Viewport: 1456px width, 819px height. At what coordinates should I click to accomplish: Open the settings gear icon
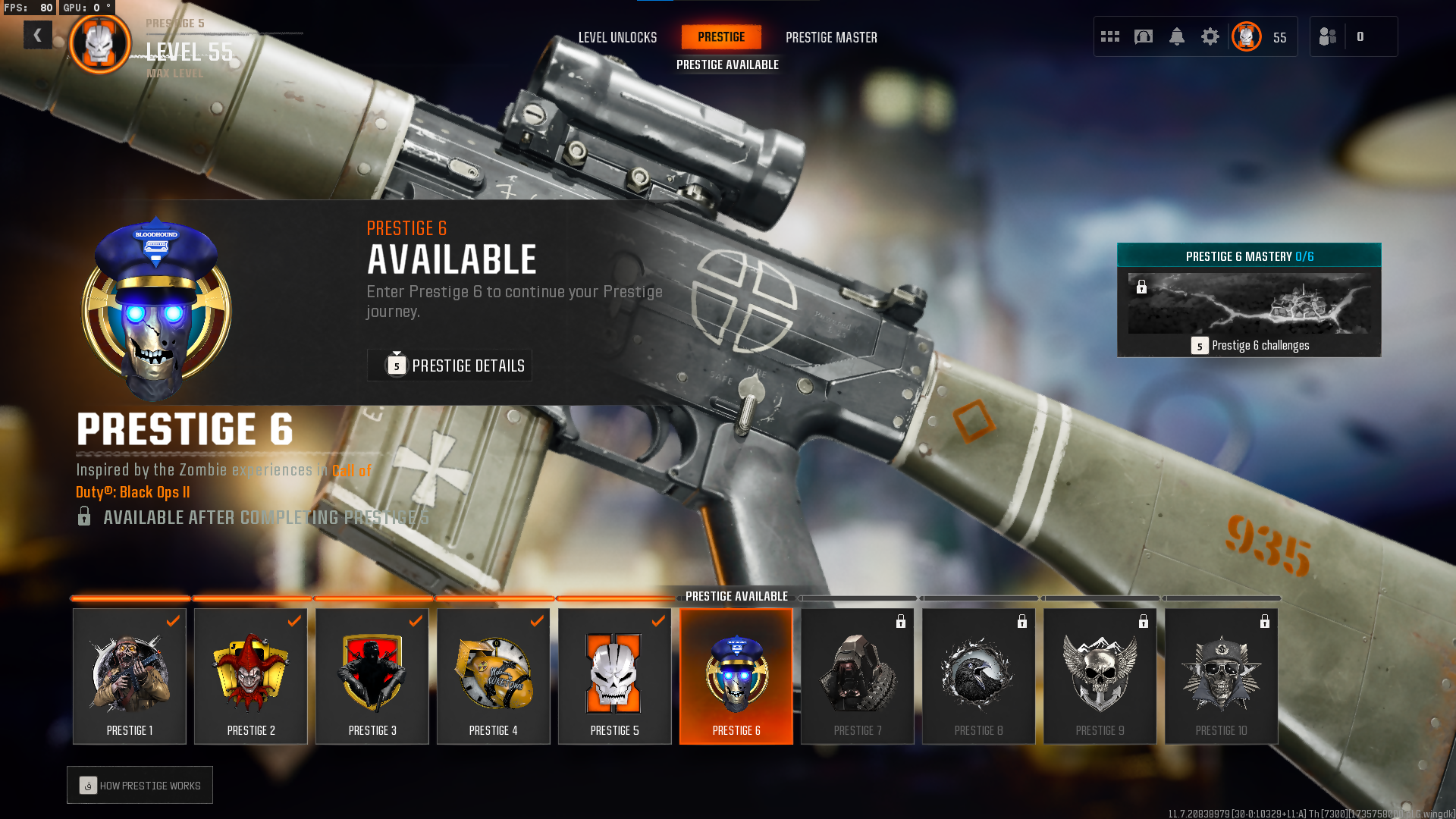point(1210,36)
